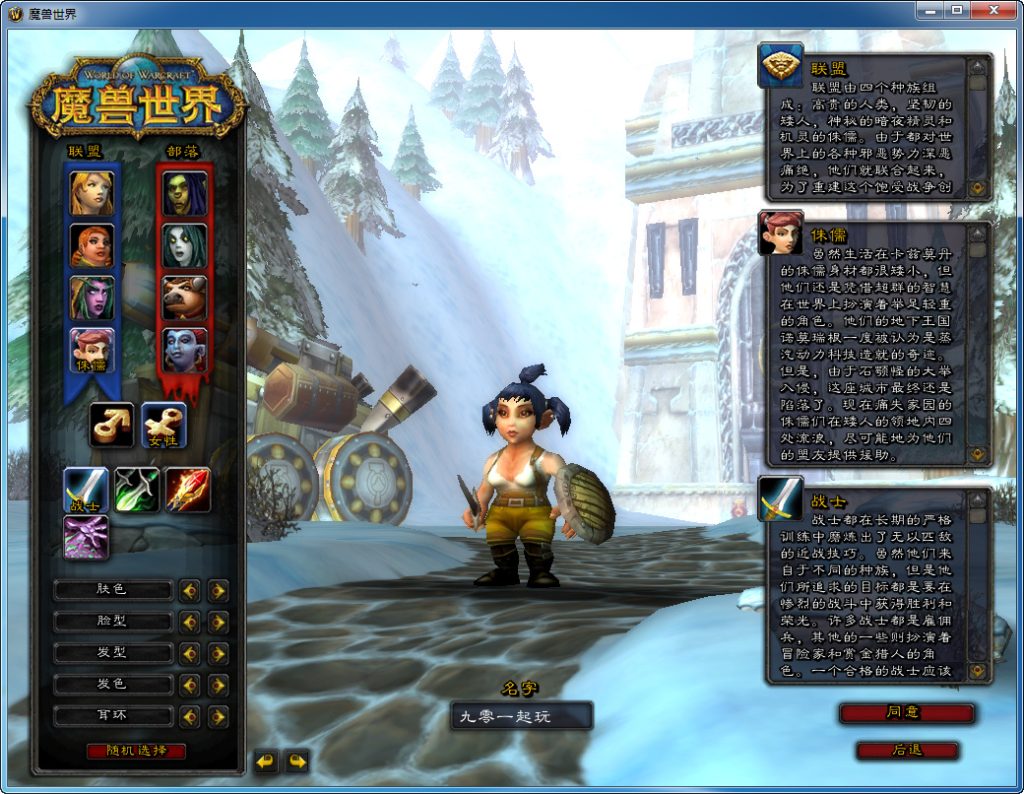Select the female gender icon
Viewport: 1024px width, 794px height.
(x=163, y=424)
